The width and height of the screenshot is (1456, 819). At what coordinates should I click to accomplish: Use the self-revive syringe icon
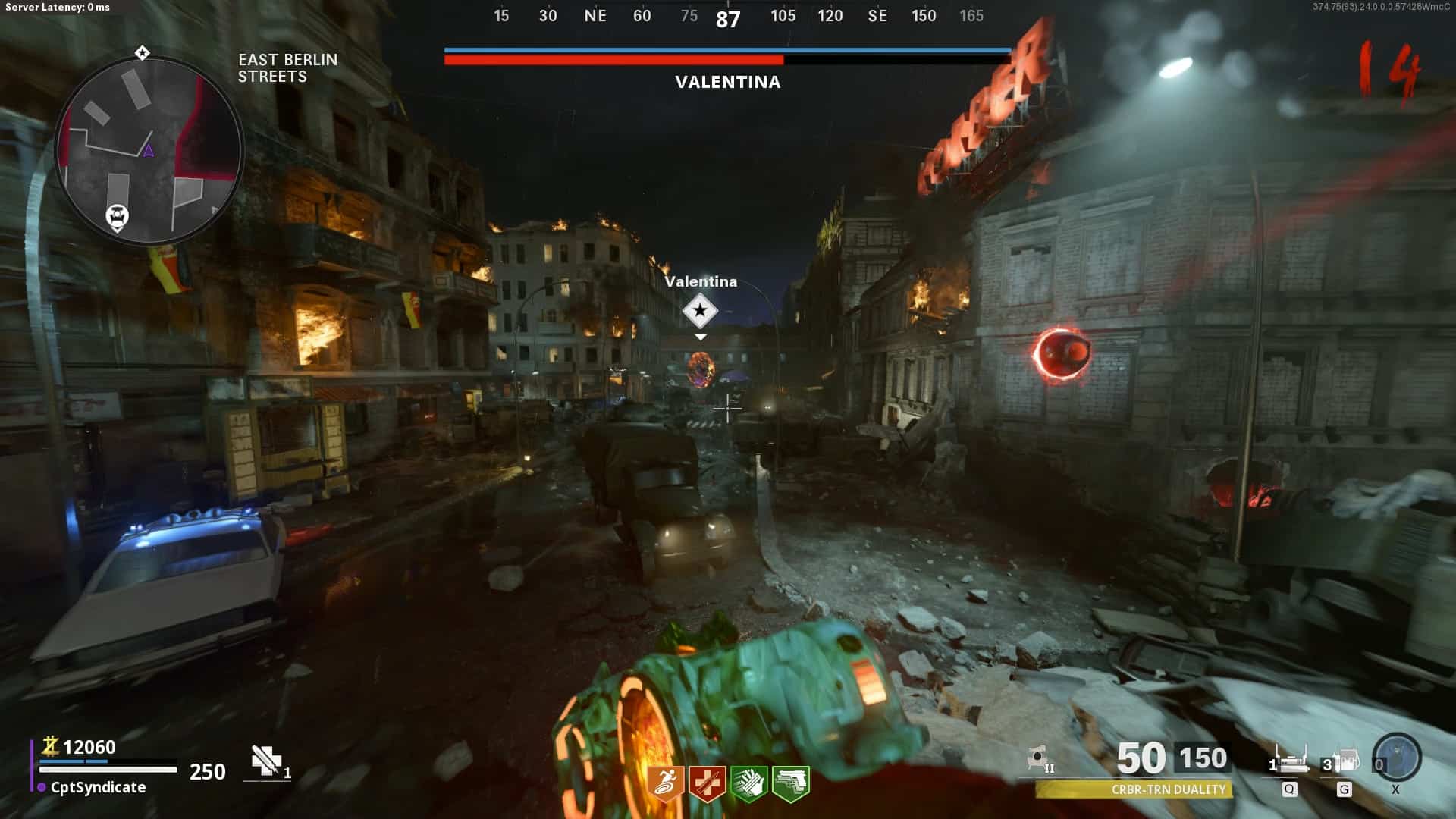pos(267,761)
